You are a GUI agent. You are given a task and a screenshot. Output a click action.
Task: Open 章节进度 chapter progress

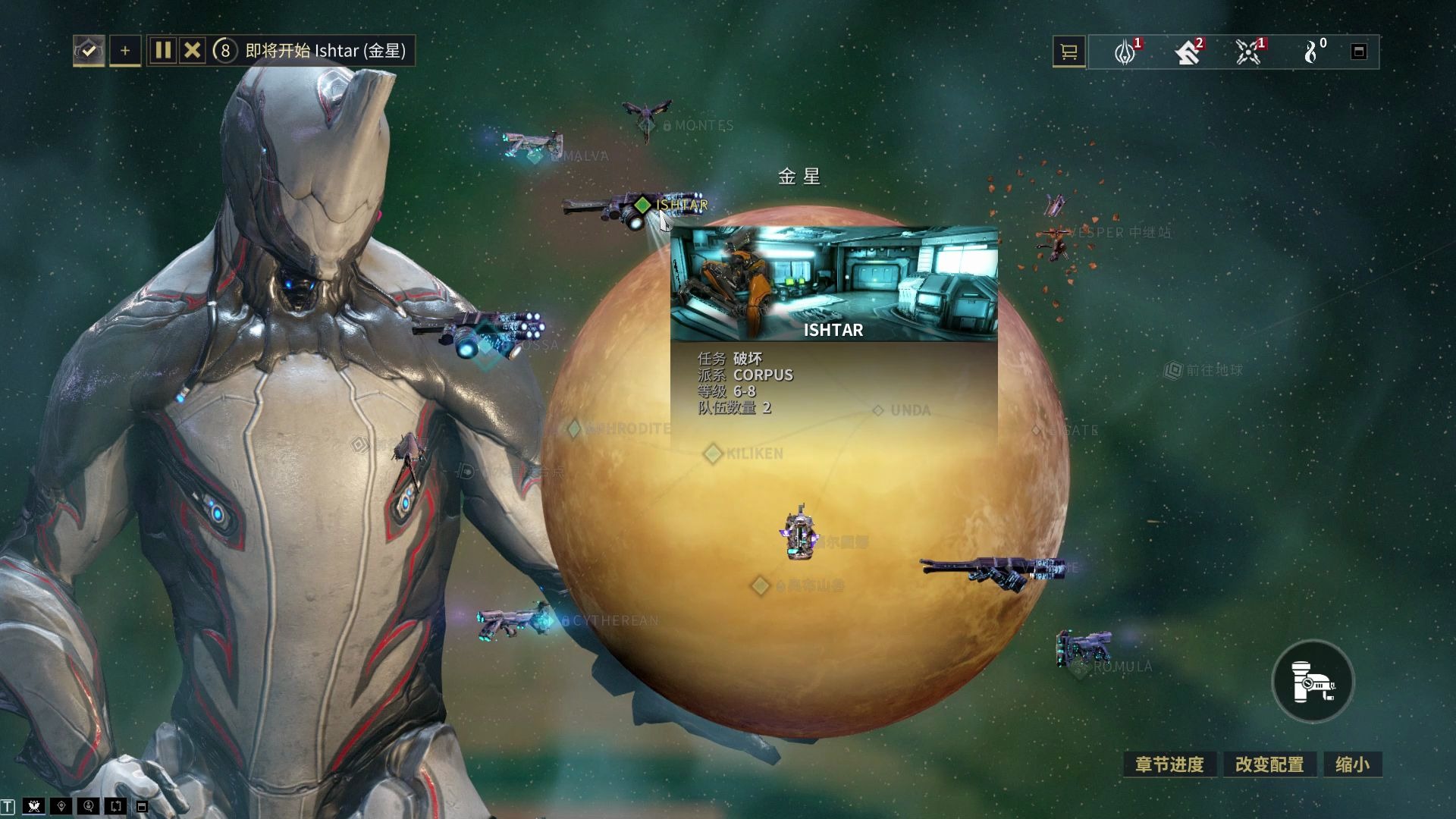pyautogui.click(x=1169, y=764)
